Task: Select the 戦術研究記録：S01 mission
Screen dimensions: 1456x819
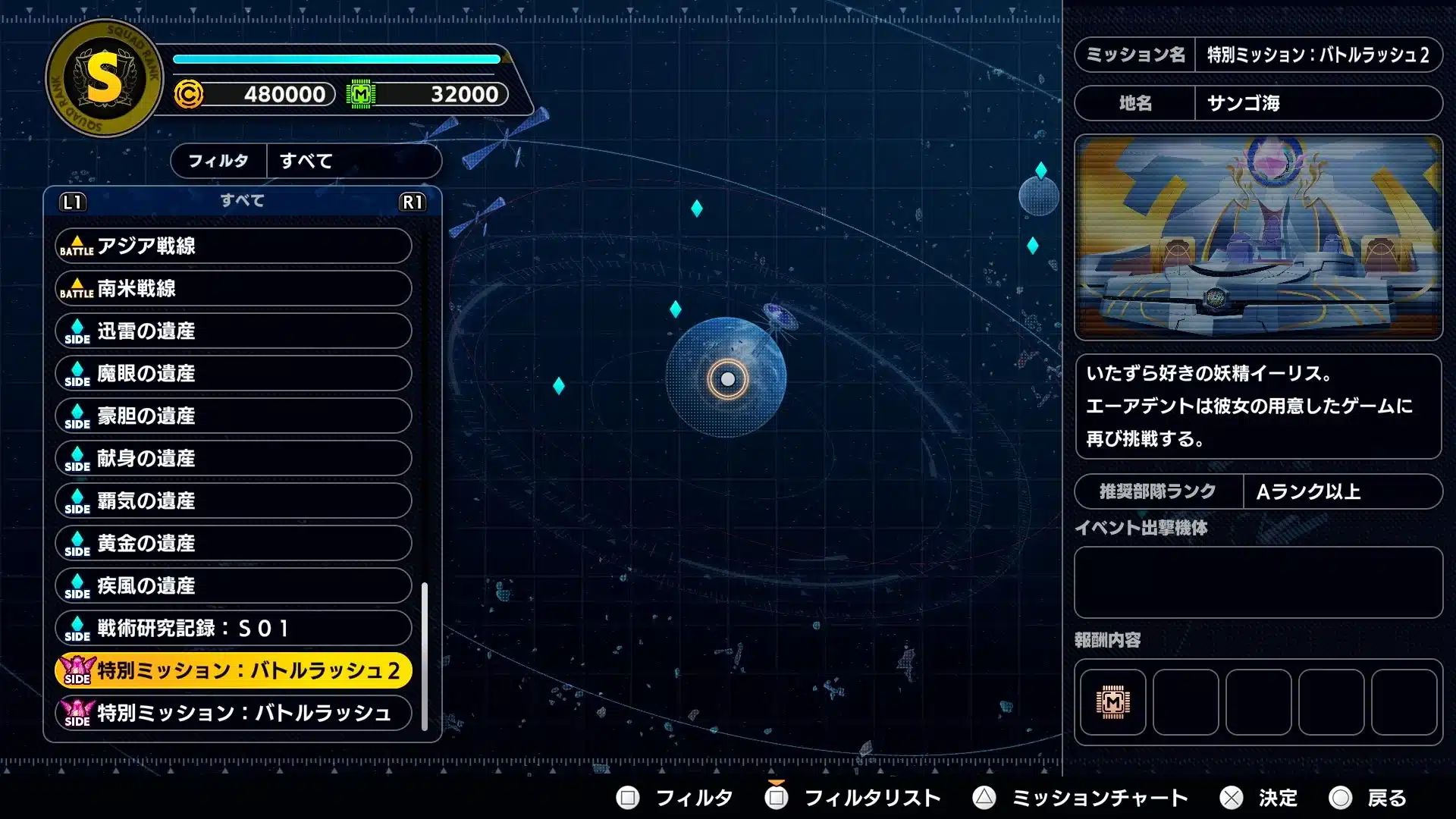Action: [232, 628]
